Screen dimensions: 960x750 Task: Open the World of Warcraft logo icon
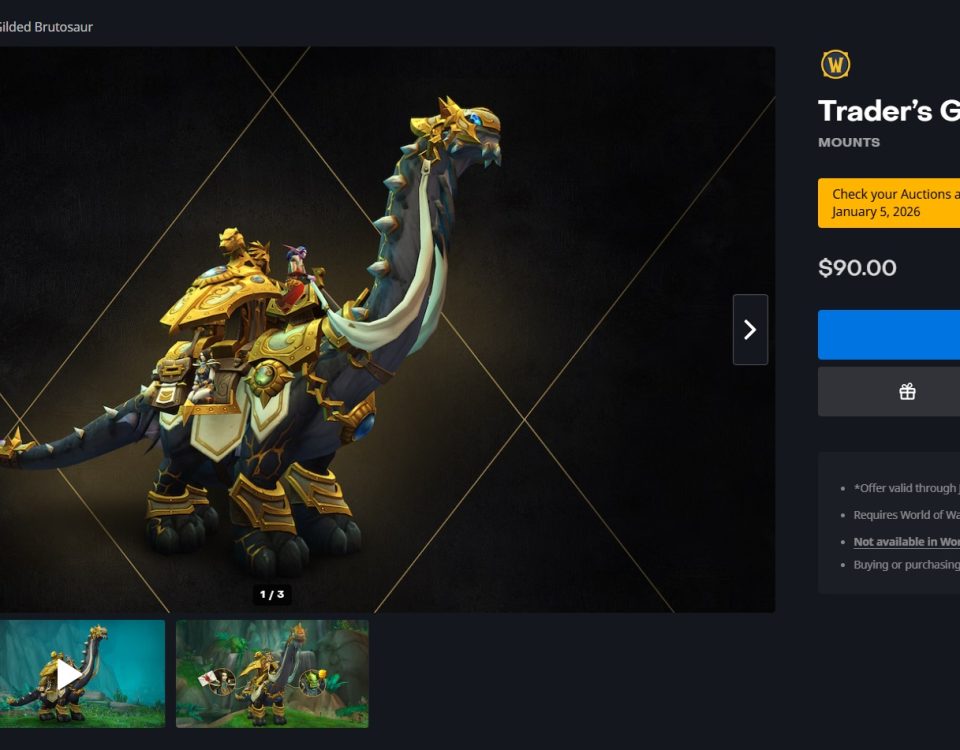click(x=835, y=65)
